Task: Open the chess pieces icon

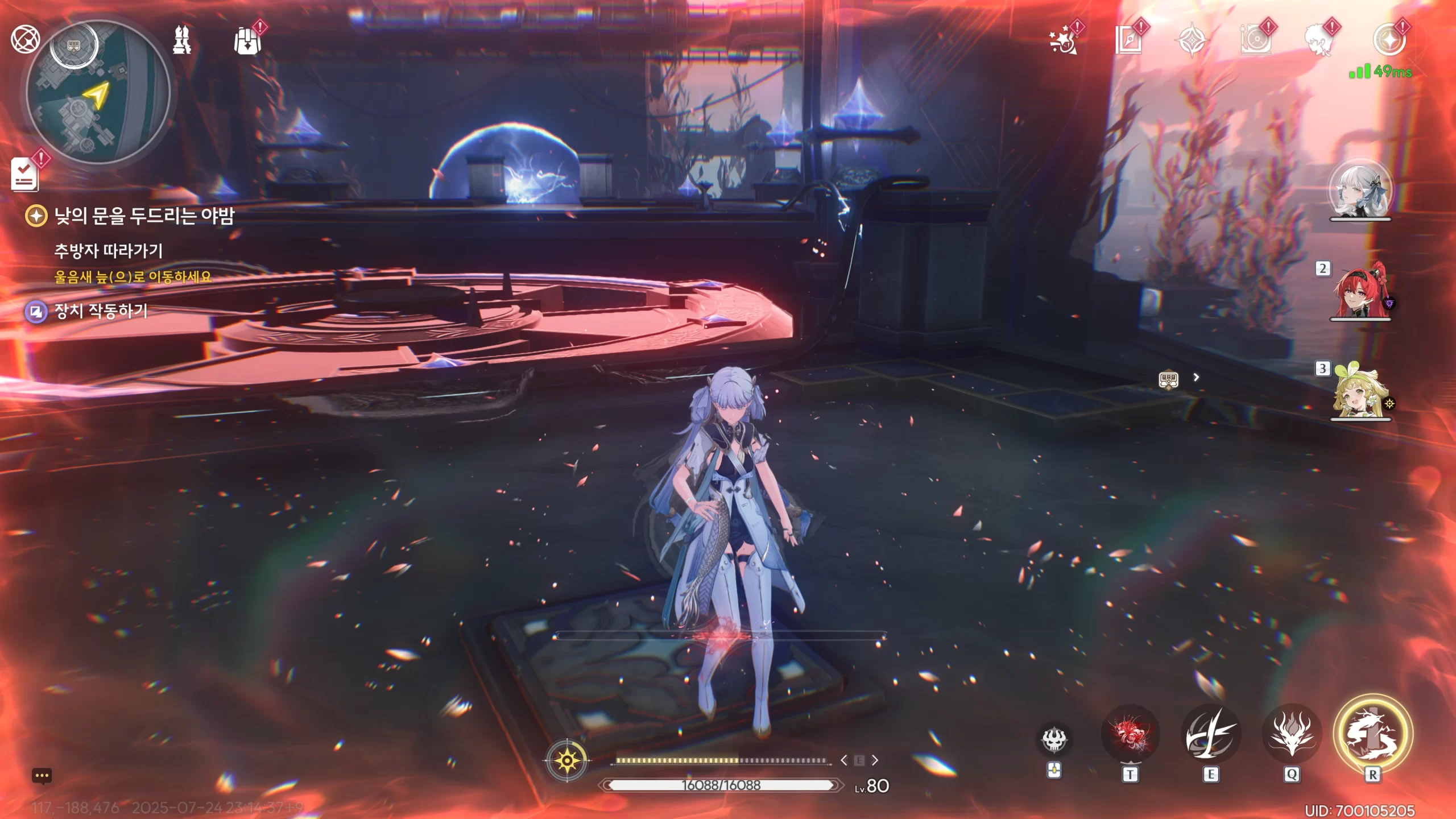Action: click(x=182, y=40)
